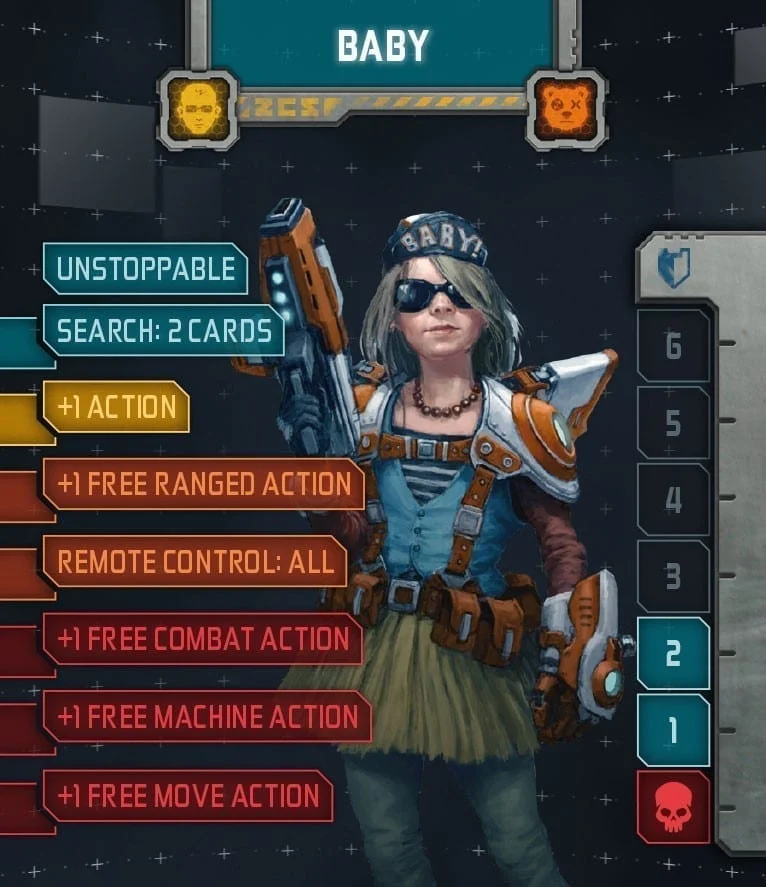
Task: Click the BABY character name banner
Action: [x=383, y=44]
